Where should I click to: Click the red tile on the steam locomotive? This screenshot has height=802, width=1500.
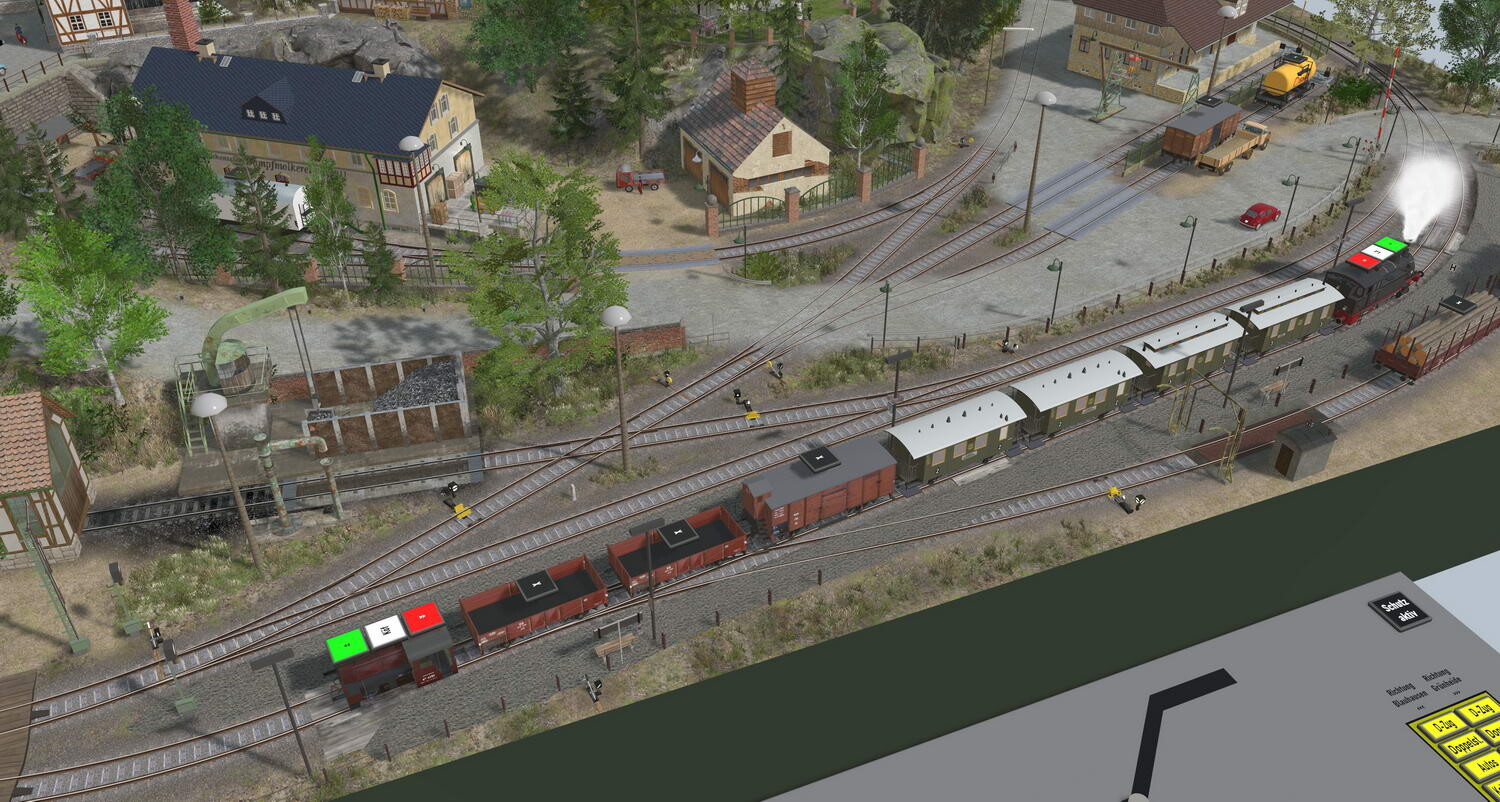pos(1362,260)
